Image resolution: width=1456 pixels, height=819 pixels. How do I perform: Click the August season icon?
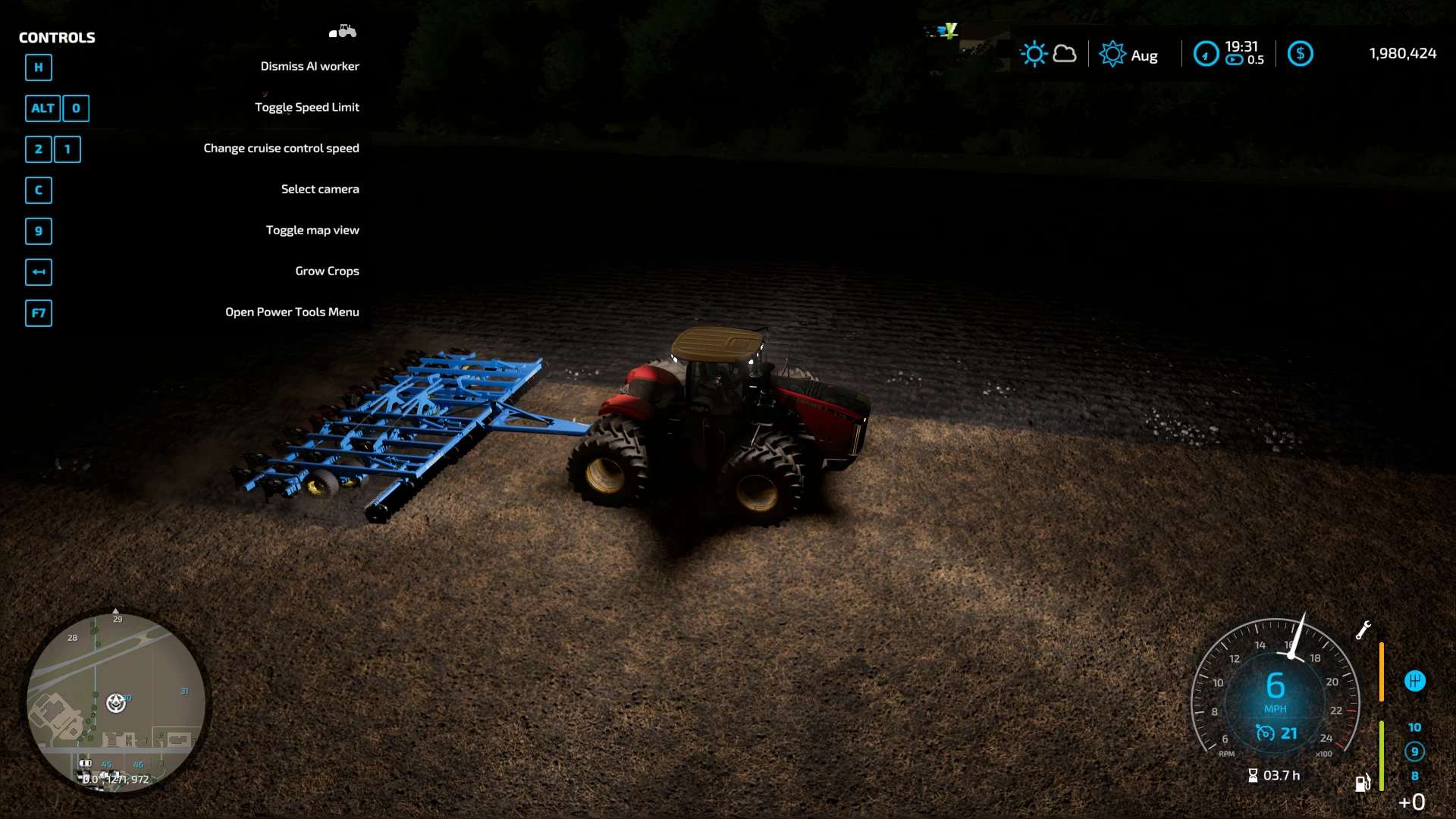[1112, 55]
